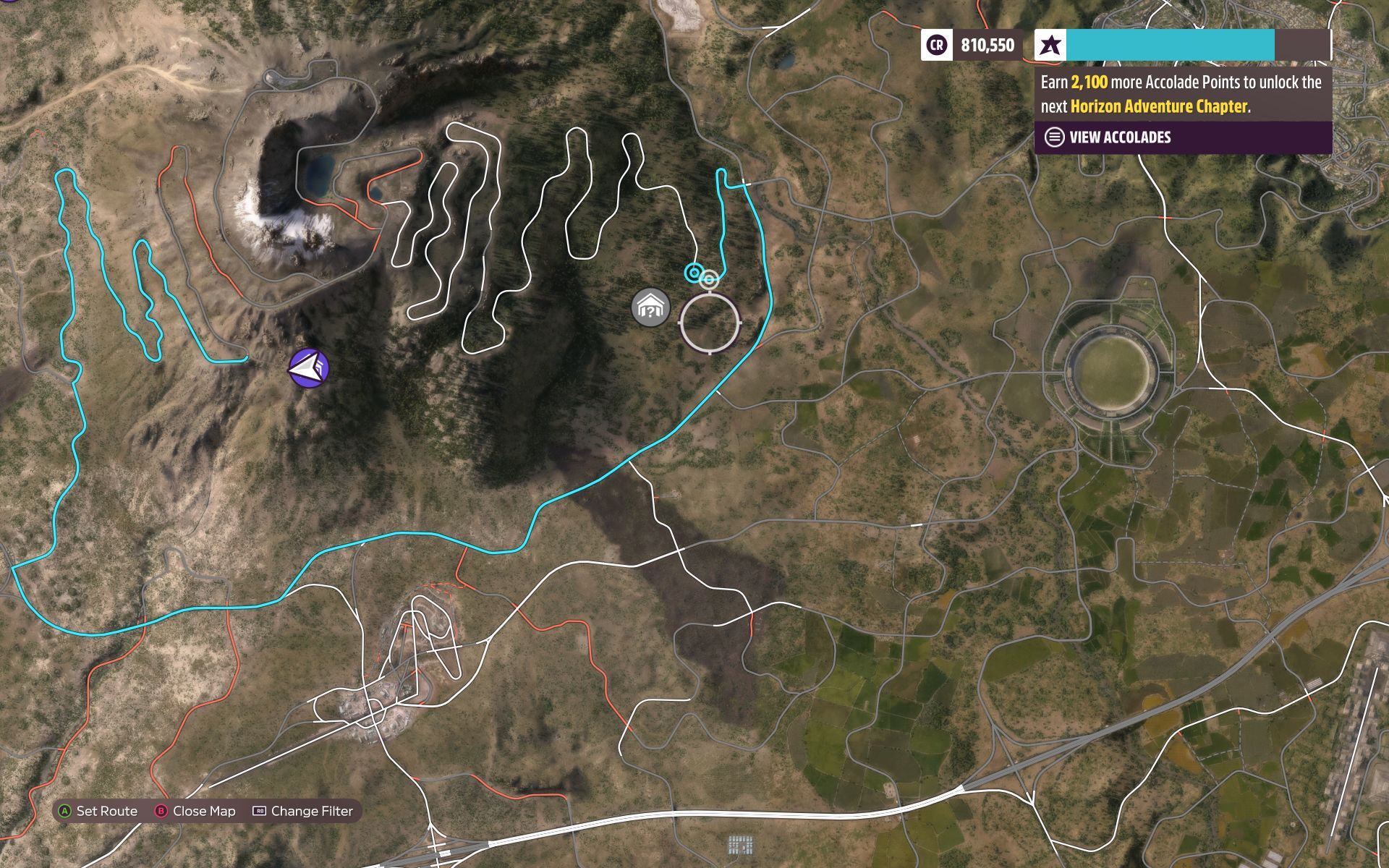Select the unexplored house icon with question mark
Image resolution: width=1389 pixels, height=868 pixels.
(x=649, y=306)
